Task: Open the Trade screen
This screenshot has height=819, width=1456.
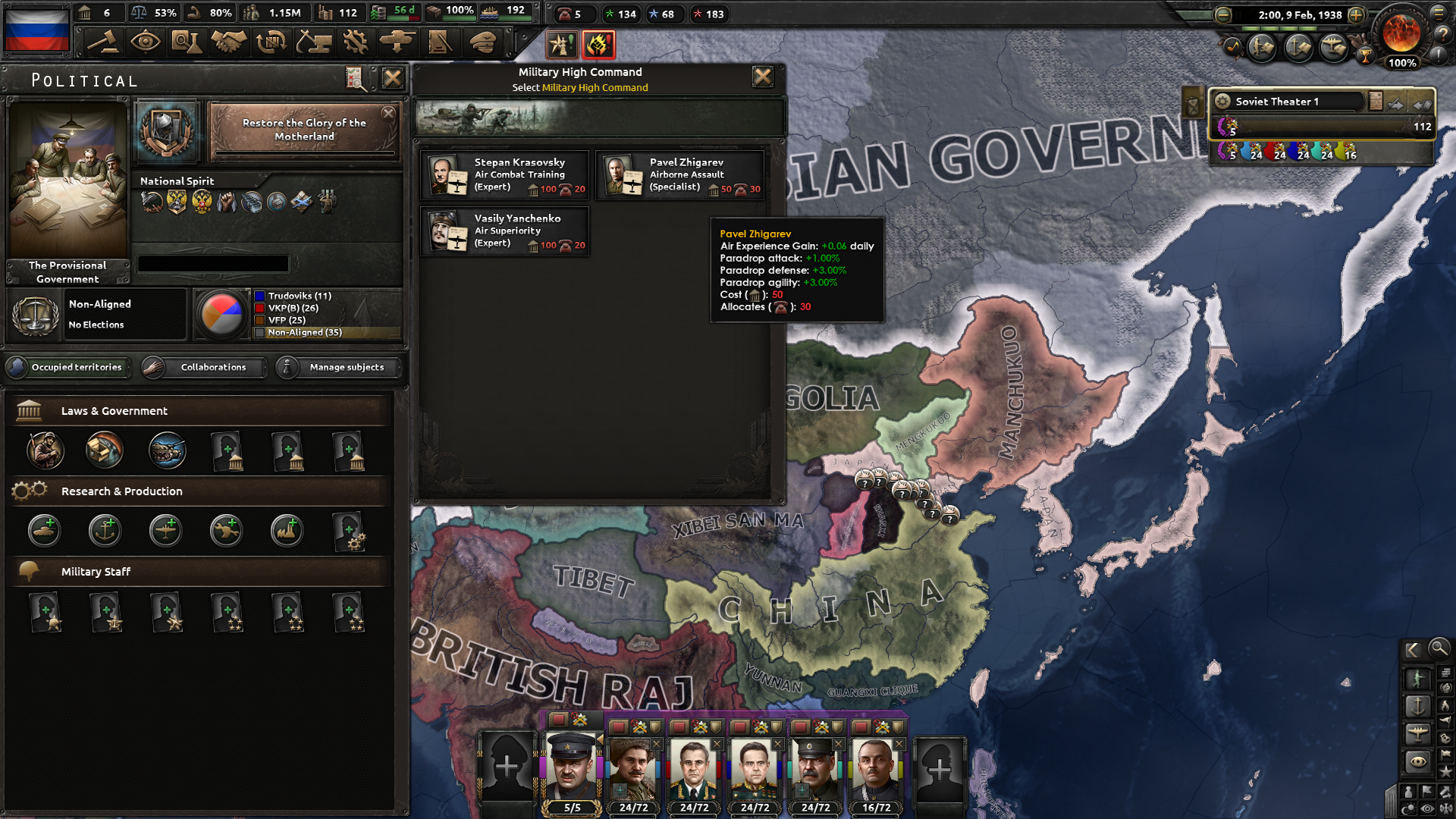Action: pyautogui.click(x=272, y=42)
